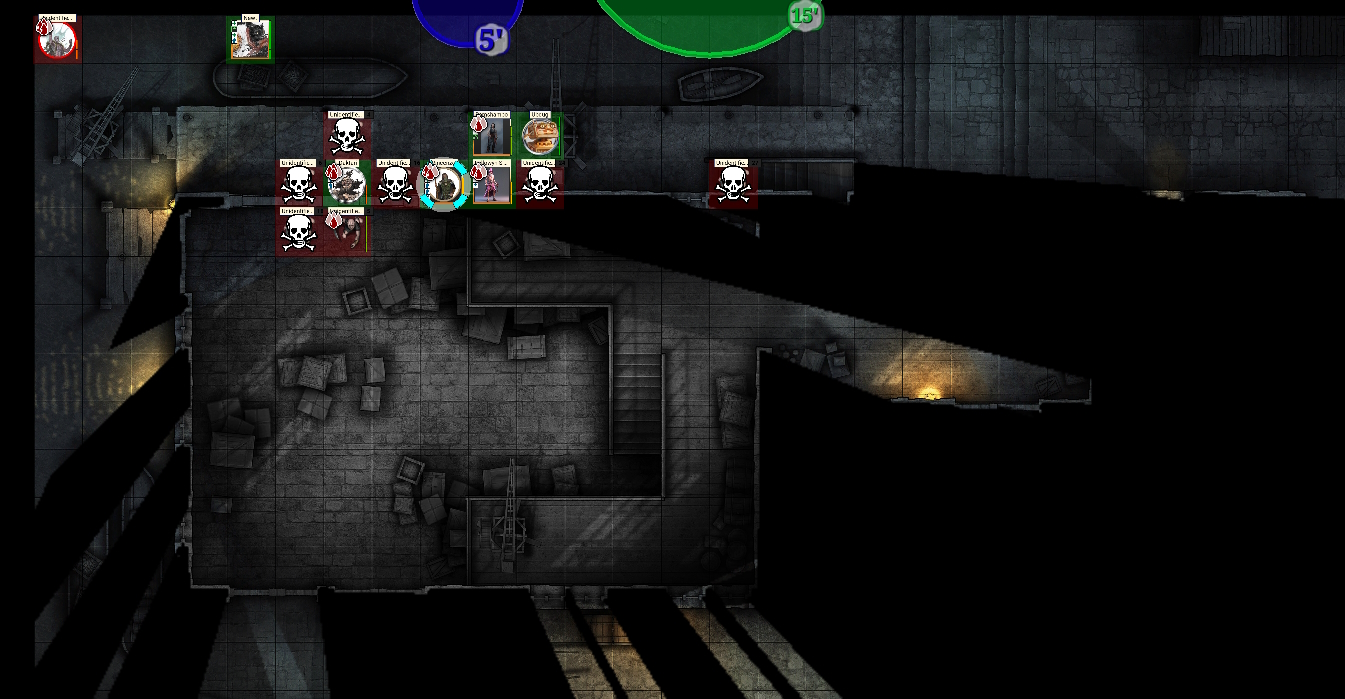1345x699 pixels.
Task: Select the cyan-ringed hooded figure token
Action: [x=443, y=186]
